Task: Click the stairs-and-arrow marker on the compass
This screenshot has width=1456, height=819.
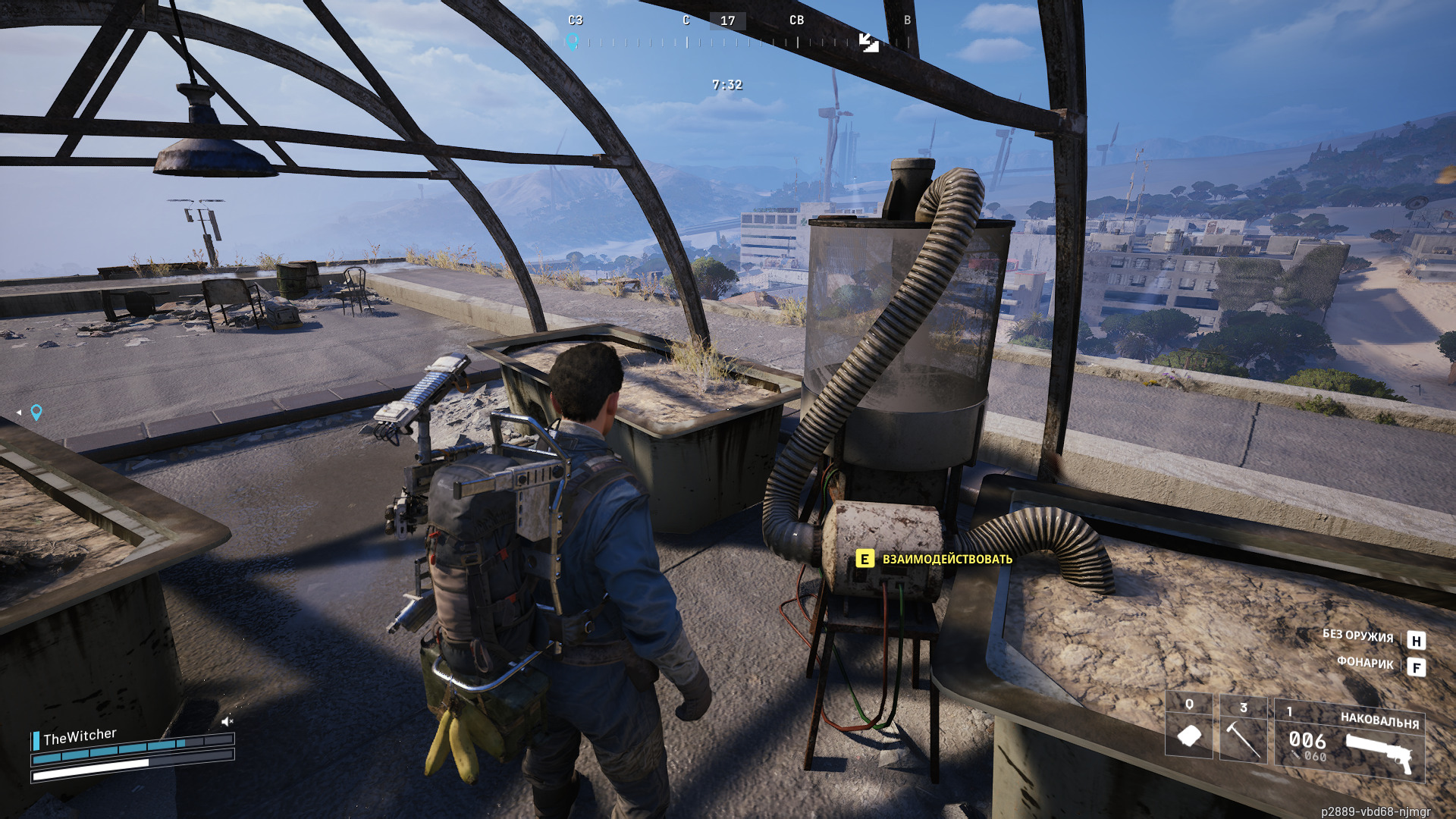Action: coord(869,42)
